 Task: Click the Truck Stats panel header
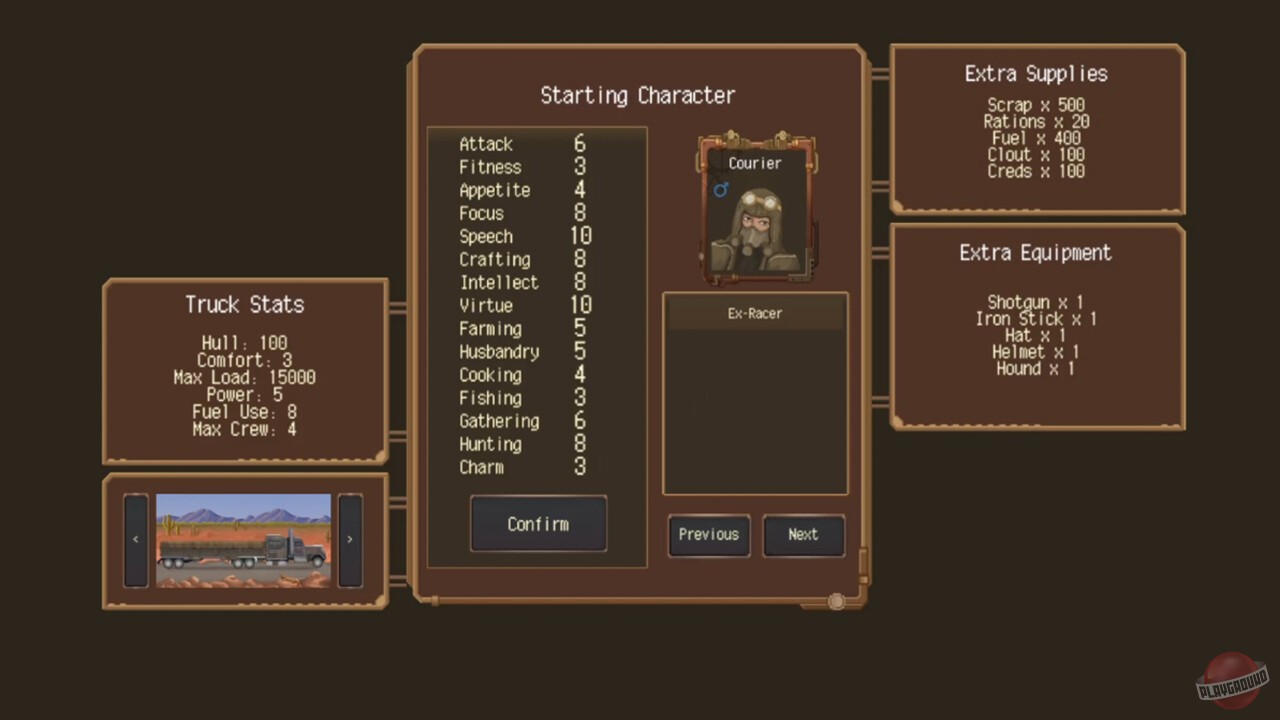[245, 305]
